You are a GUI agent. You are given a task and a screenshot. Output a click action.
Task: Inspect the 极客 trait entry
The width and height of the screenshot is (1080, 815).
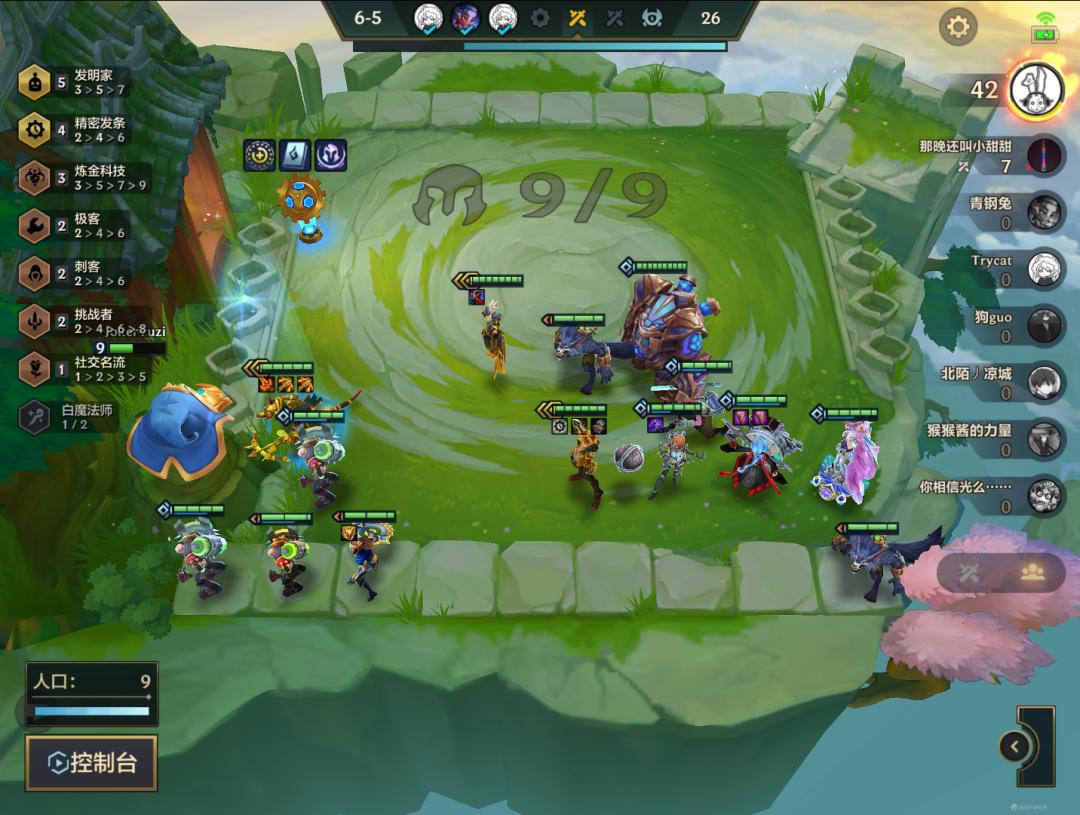coord(75,226)
